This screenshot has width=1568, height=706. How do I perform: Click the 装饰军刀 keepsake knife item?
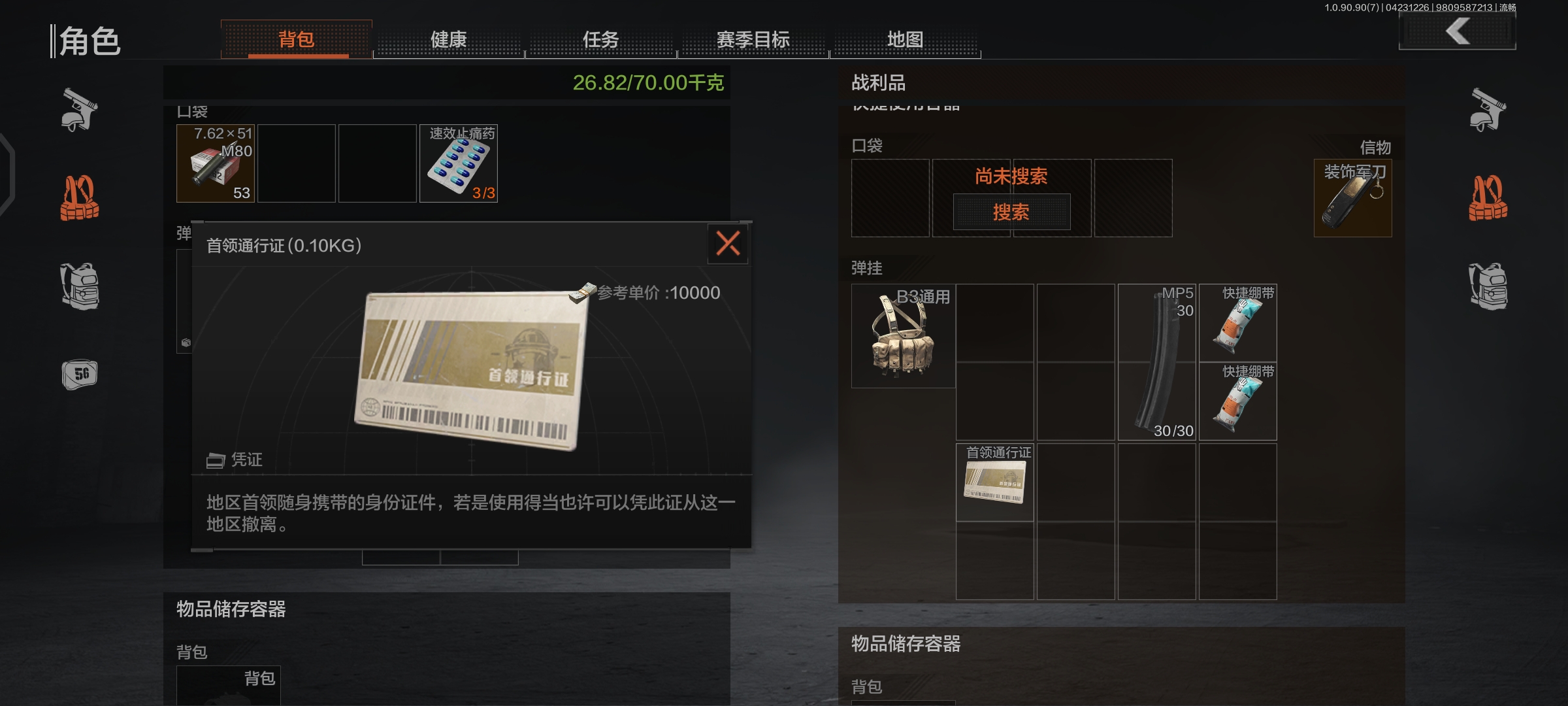coord(1353,198)
